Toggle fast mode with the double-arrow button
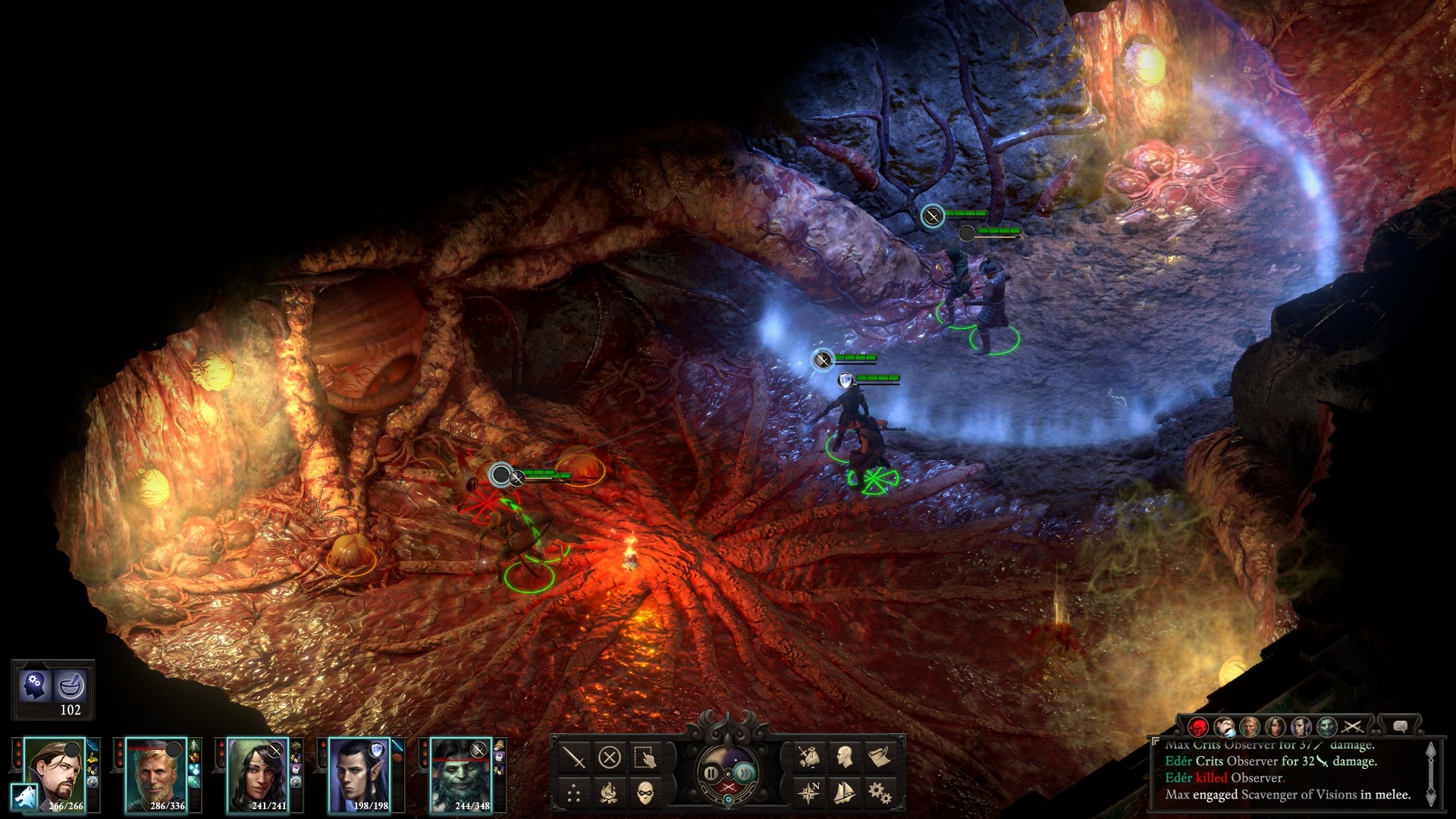 (745, 773)
